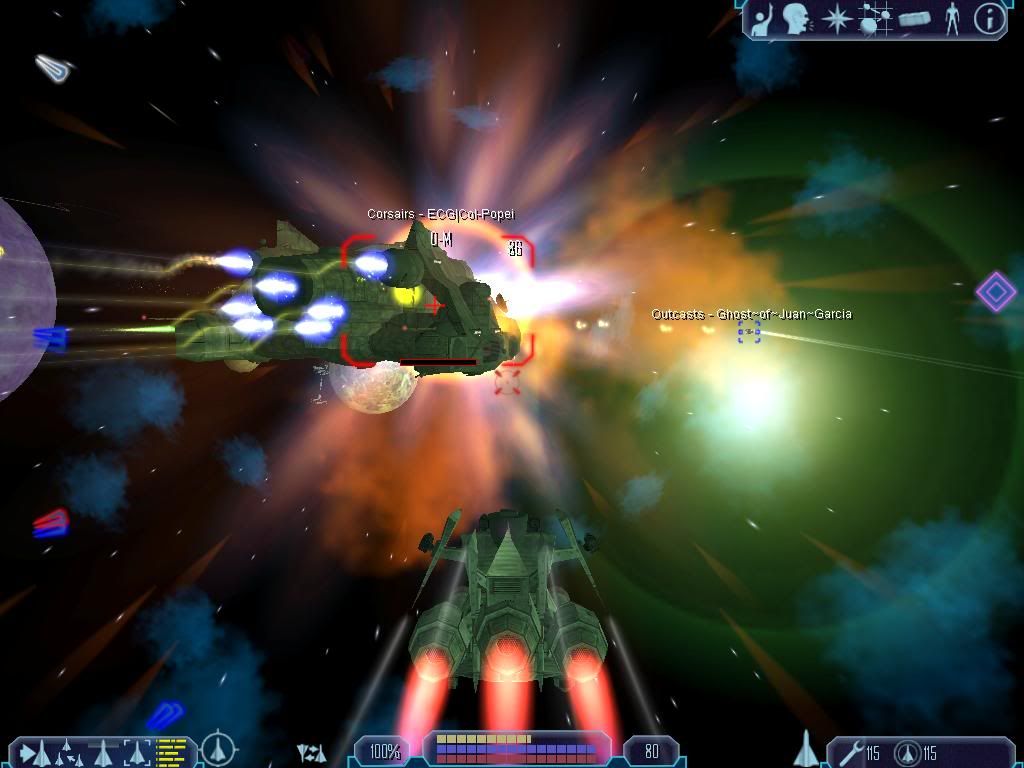Click the single ship icon beside repair panel
The height and width of the screenshot is (768, 1024).
pyautogui.click(x=804, y=749)
